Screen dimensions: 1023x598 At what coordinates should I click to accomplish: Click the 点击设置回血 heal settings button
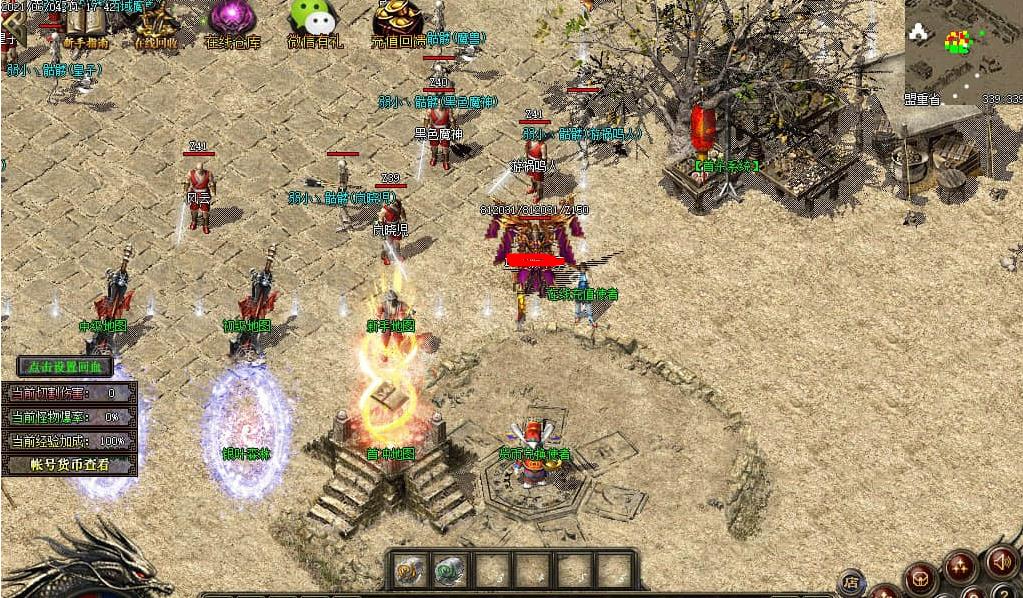pos(65,367)
